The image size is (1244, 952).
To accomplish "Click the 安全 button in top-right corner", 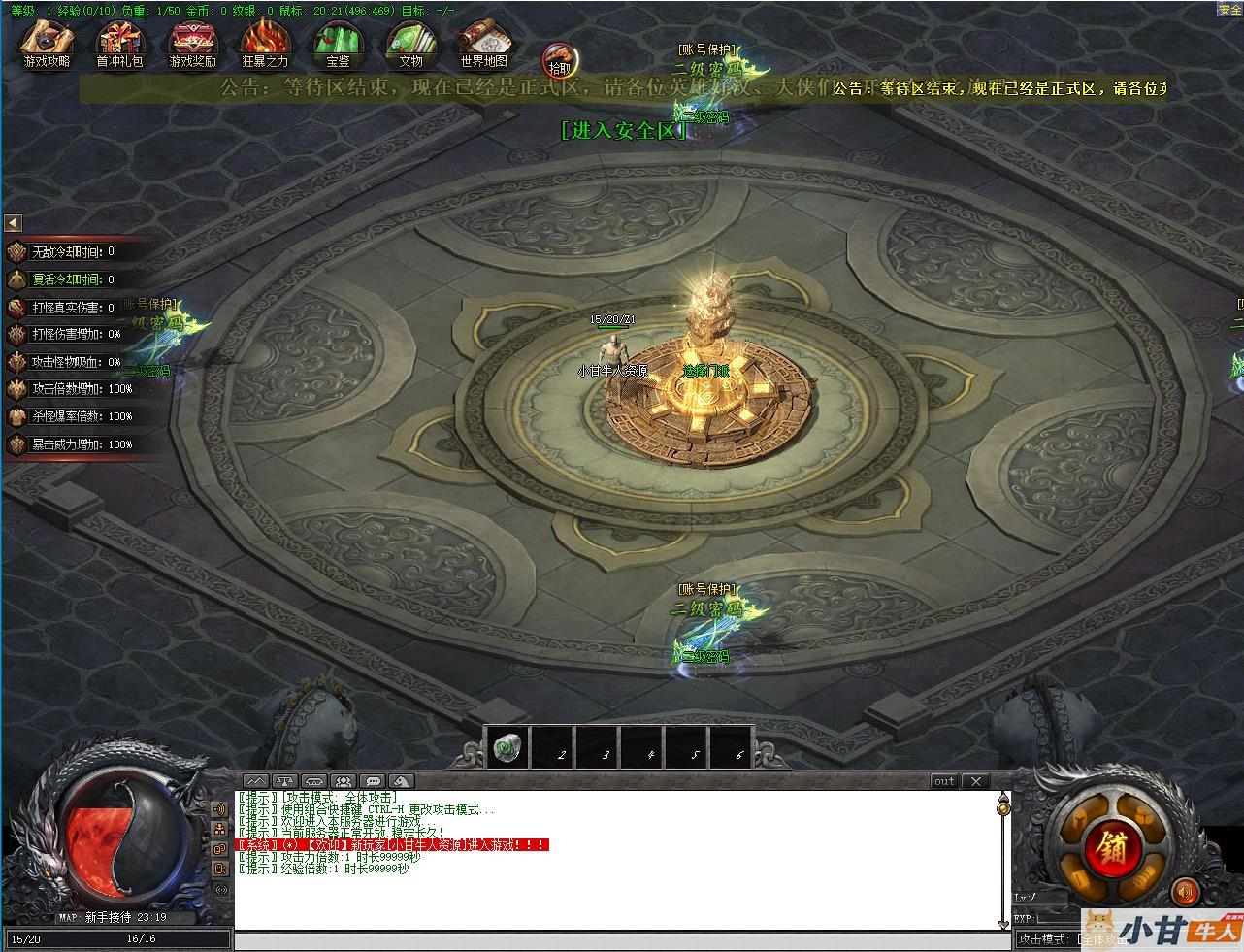I will tap(1229, 10).
